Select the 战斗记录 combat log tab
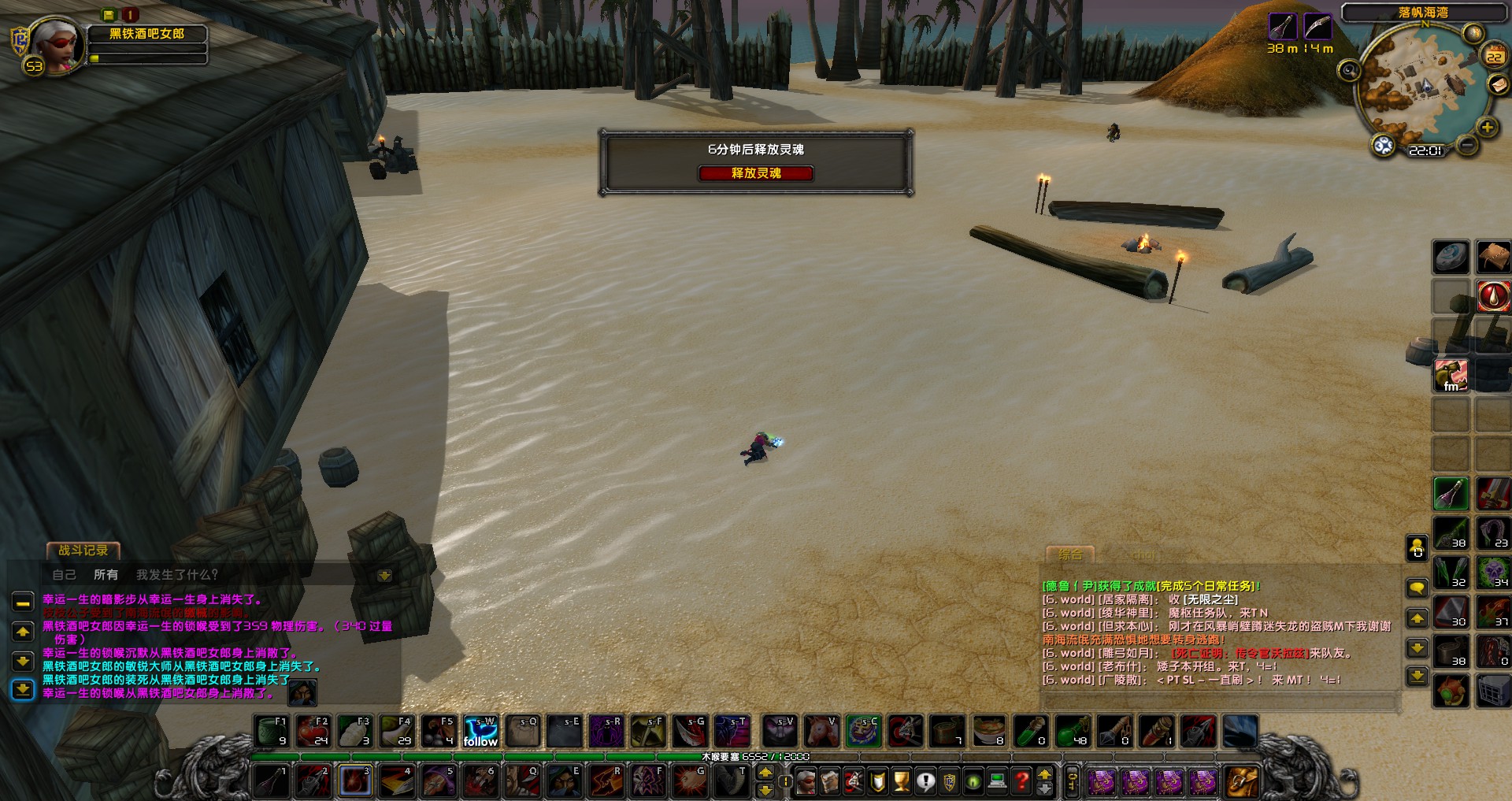The image size is (1512, 801). click(x=83, y=551)
